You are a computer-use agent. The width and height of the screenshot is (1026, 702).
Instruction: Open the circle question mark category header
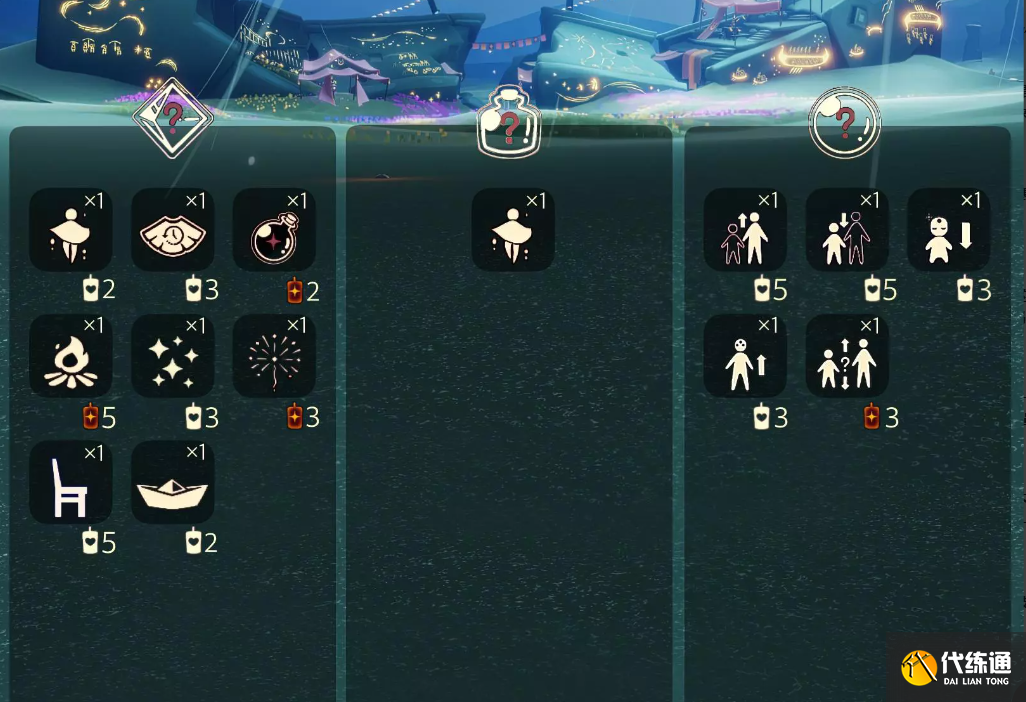tap(845, 122)
